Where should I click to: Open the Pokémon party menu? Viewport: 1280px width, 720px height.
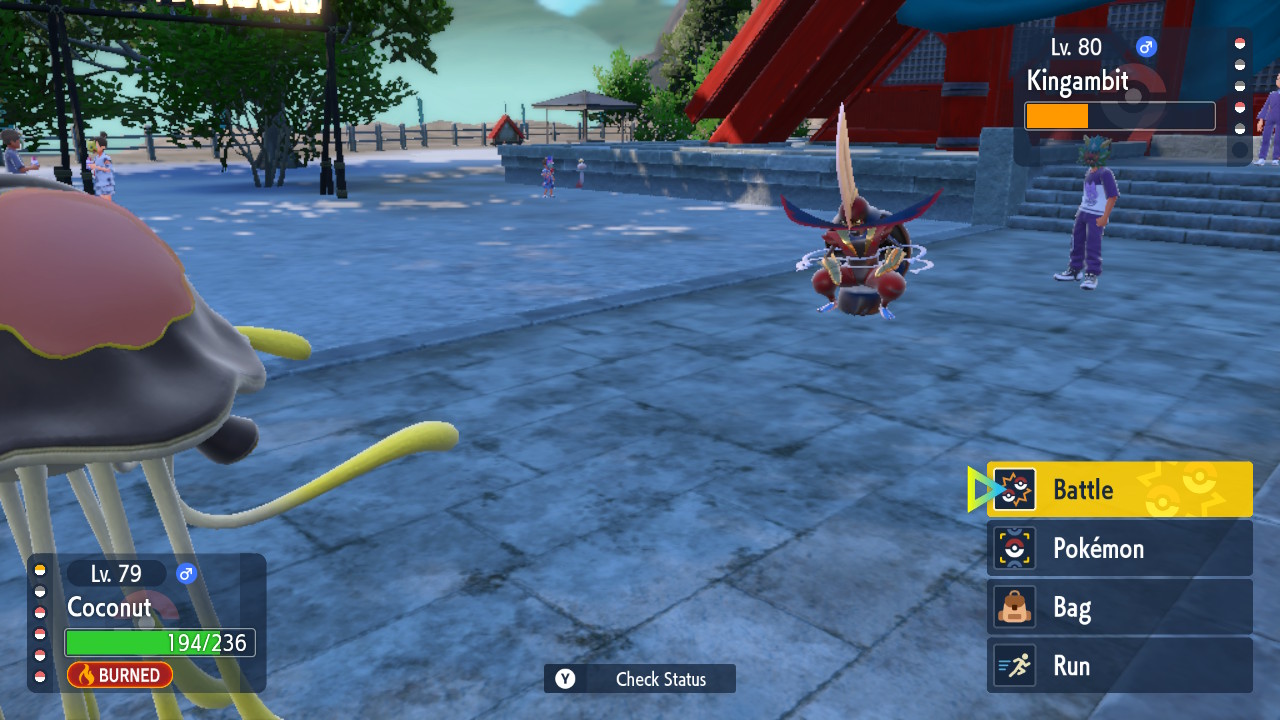tap(1119, 548)
